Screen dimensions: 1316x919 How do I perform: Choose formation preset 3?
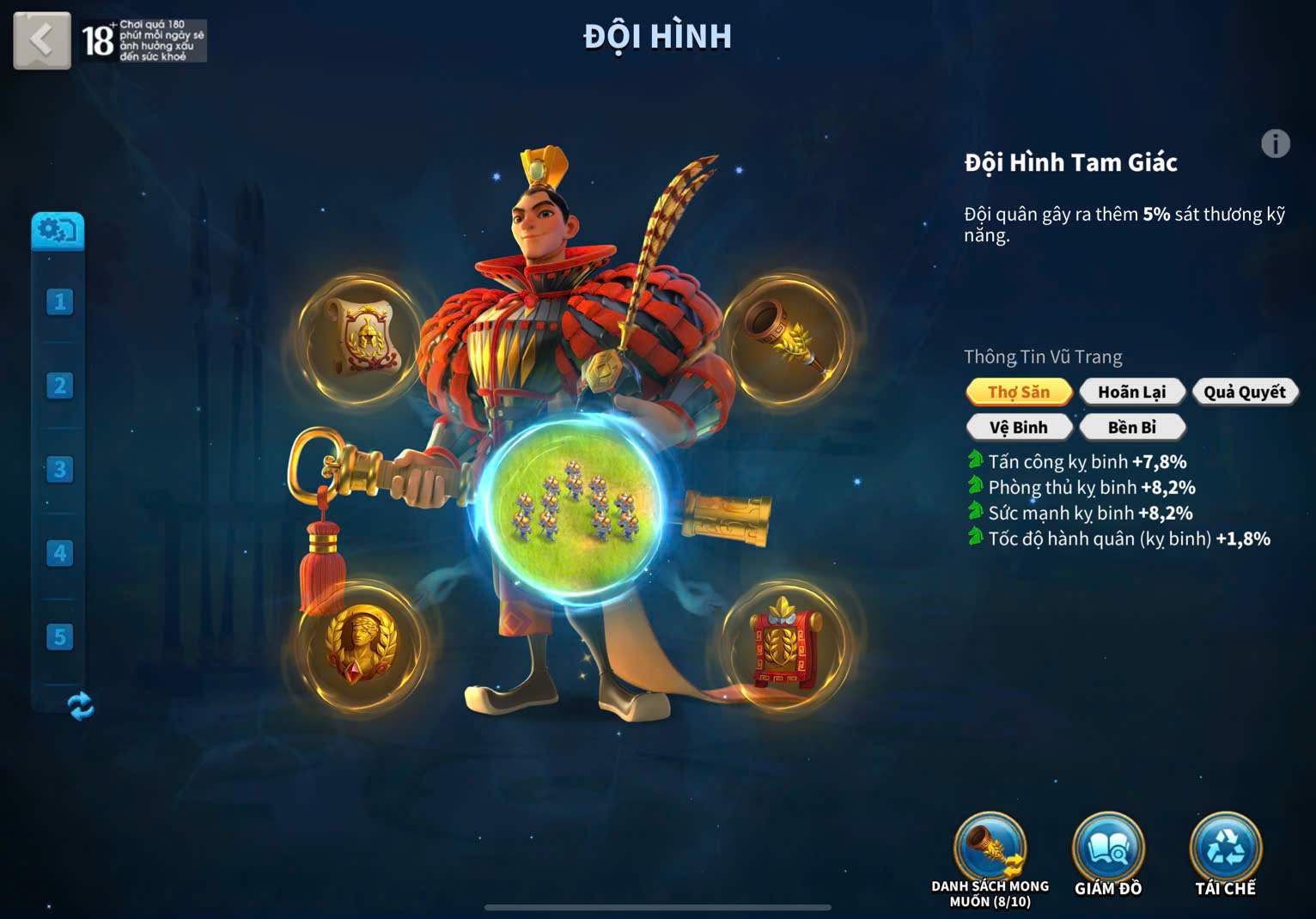[59, 469]
